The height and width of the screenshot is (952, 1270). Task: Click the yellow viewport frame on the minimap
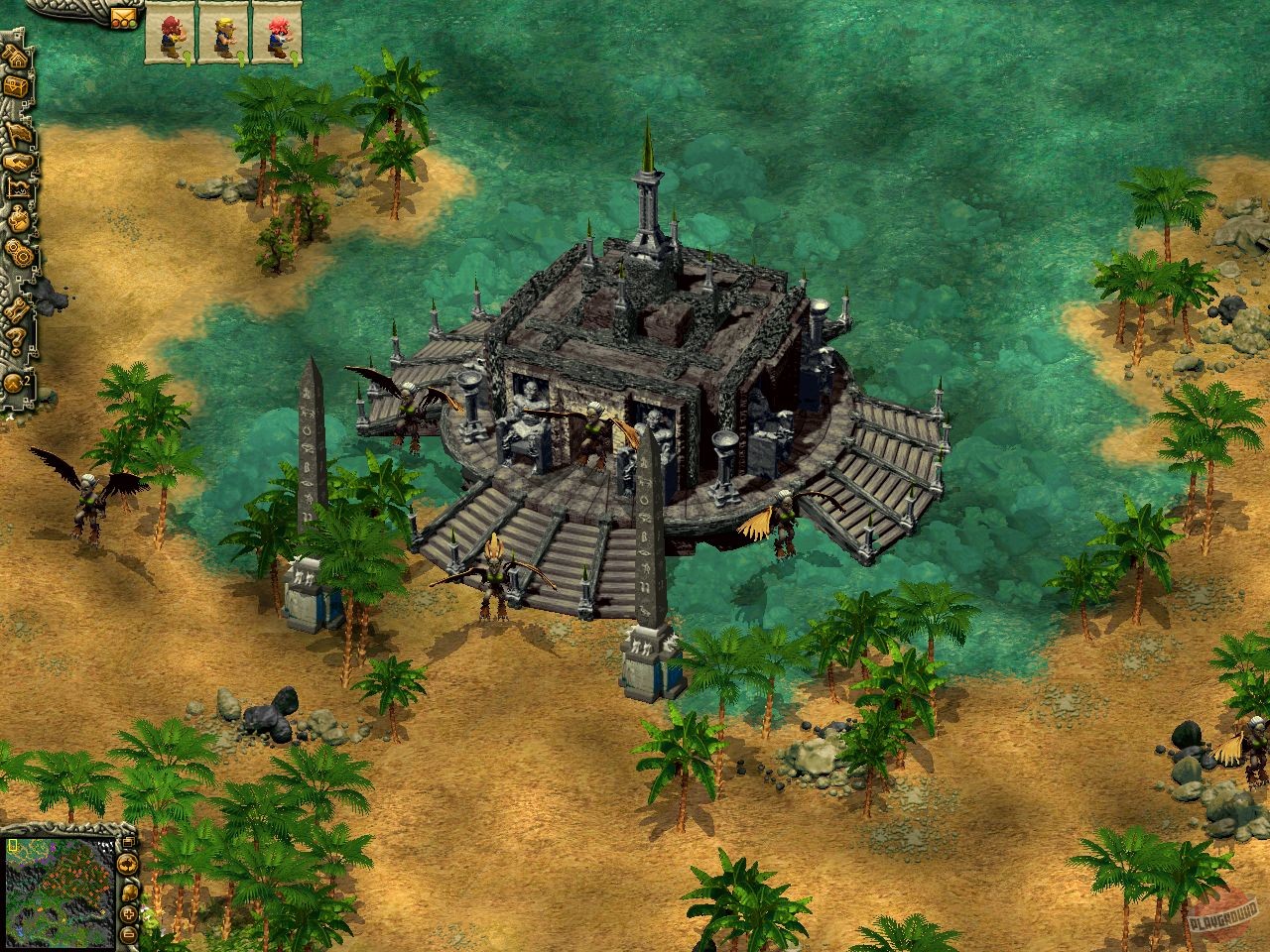[12, 846]
